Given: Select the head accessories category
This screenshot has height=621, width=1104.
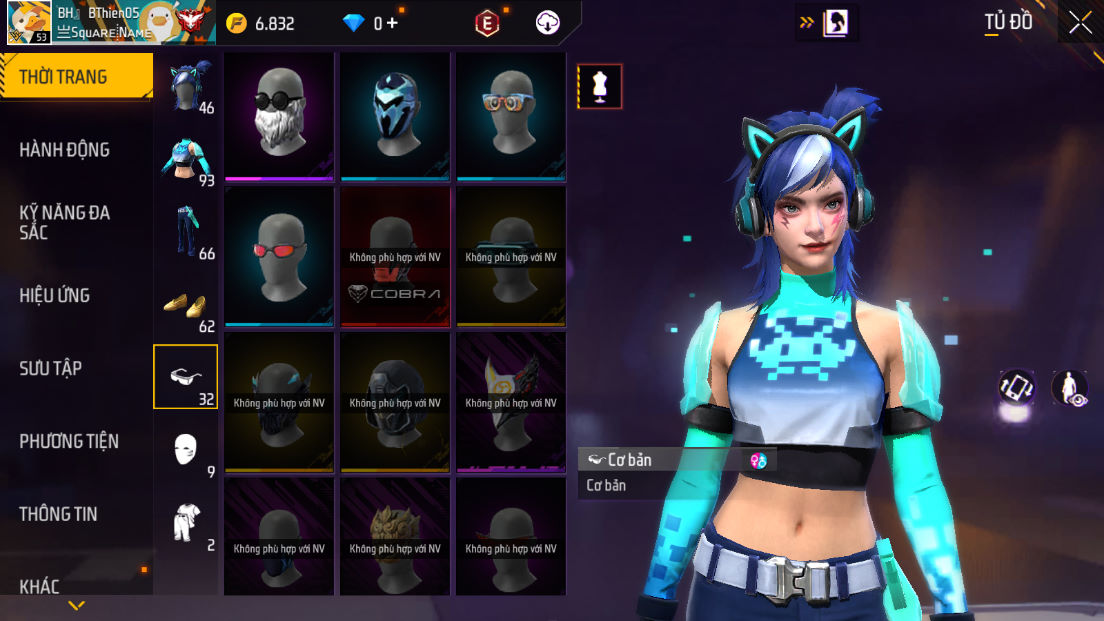Looking at the screenshot, I should [187, 85].
